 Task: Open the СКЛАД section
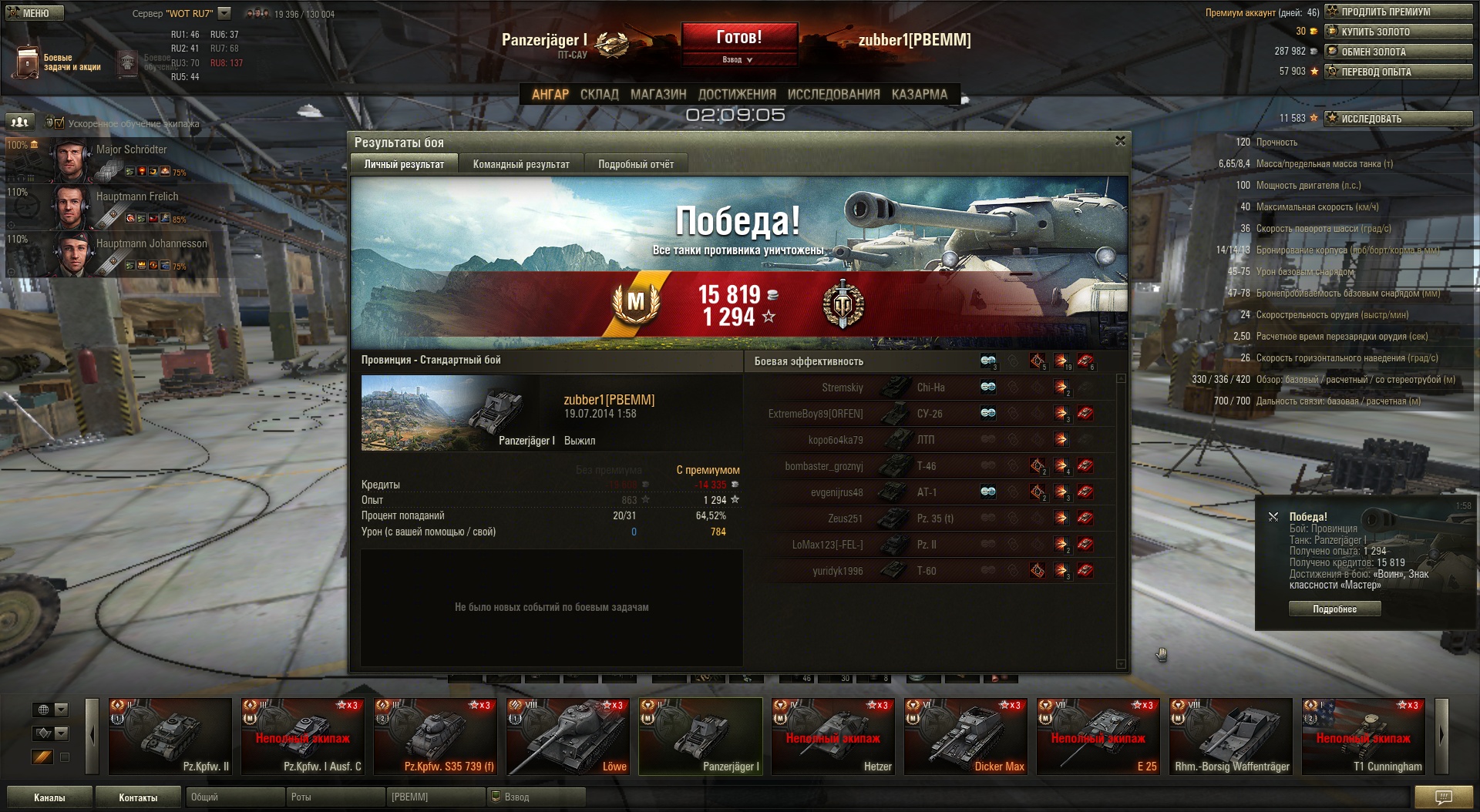click(599, 94)
